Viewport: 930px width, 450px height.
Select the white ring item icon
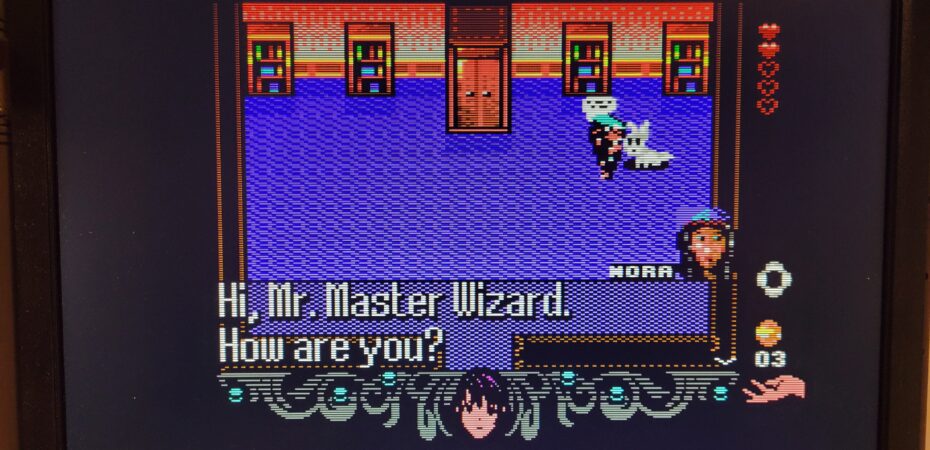point(773,279)
